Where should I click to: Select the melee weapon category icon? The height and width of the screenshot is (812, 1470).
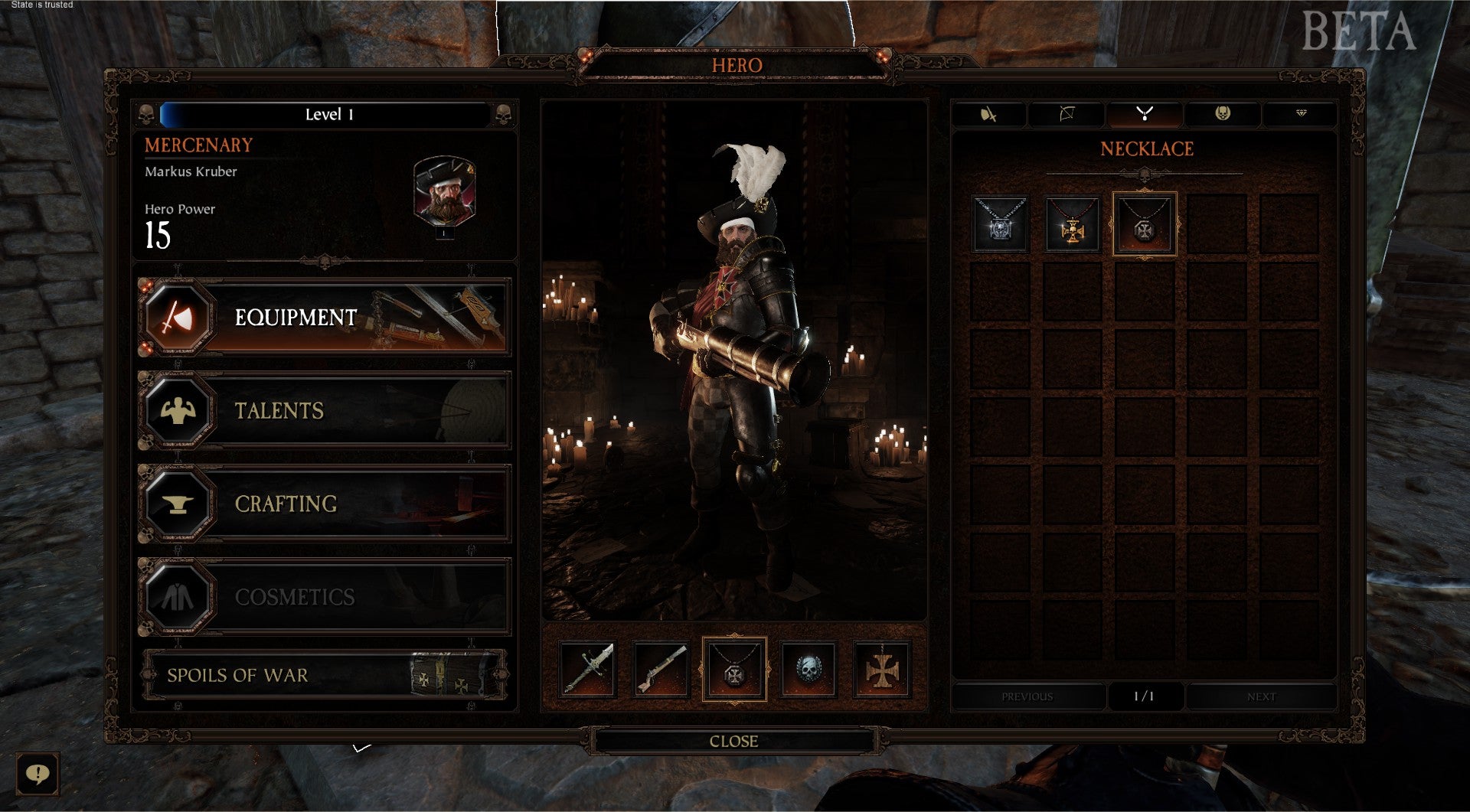(988, 114)
